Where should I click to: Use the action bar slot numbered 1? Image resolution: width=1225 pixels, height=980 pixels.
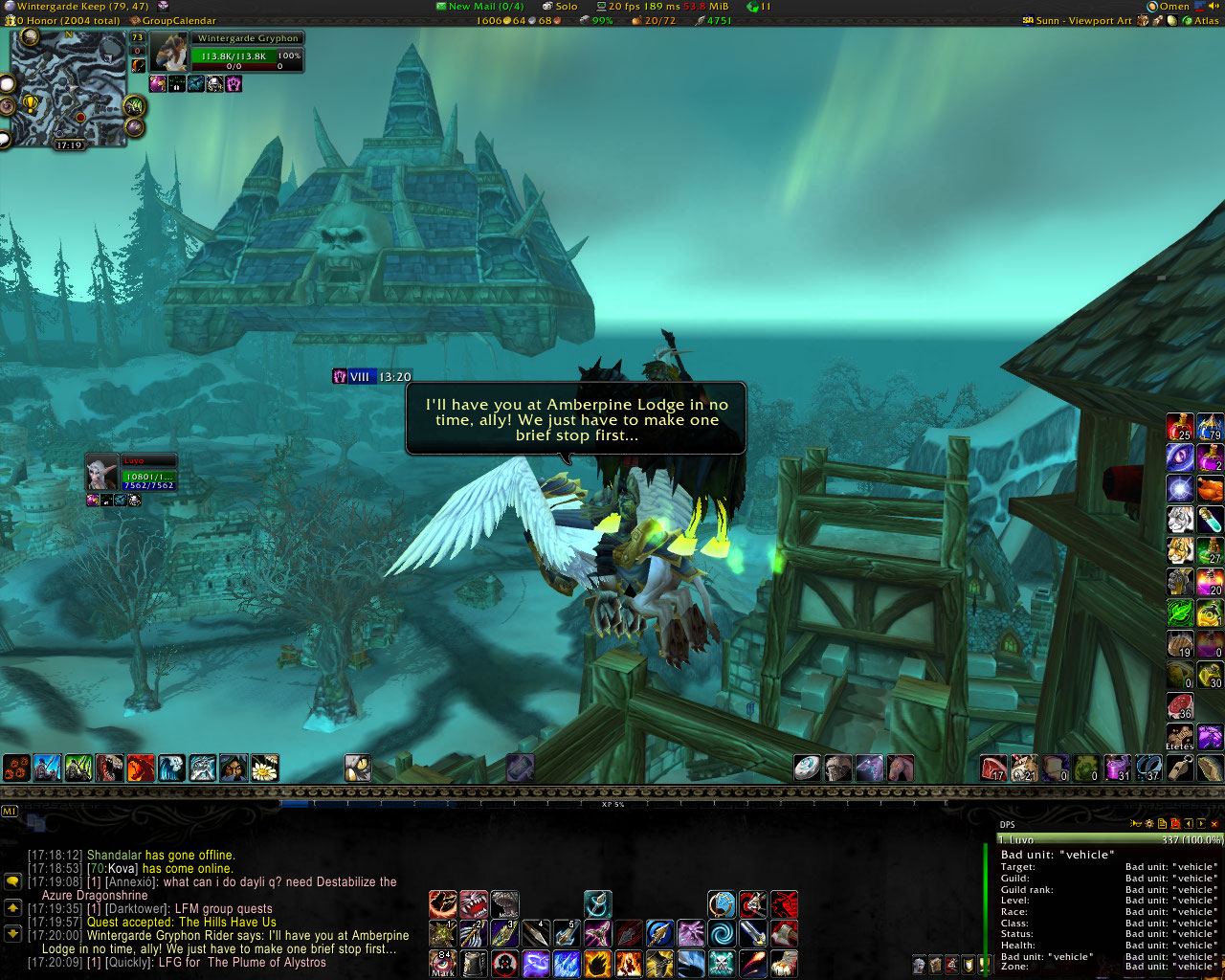[x=442, y=933]
